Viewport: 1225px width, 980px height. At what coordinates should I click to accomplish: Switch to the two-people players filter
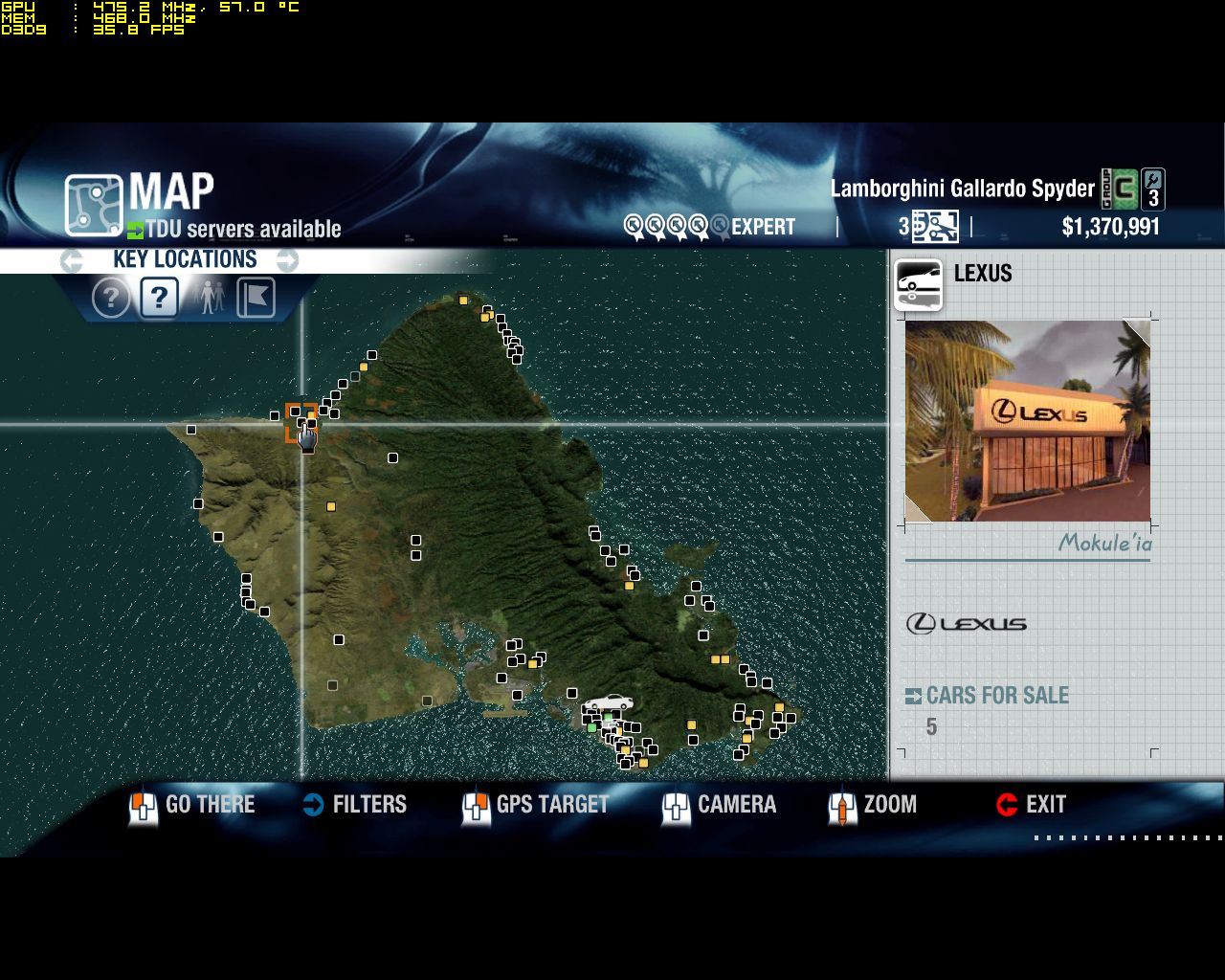coord(209,299)
